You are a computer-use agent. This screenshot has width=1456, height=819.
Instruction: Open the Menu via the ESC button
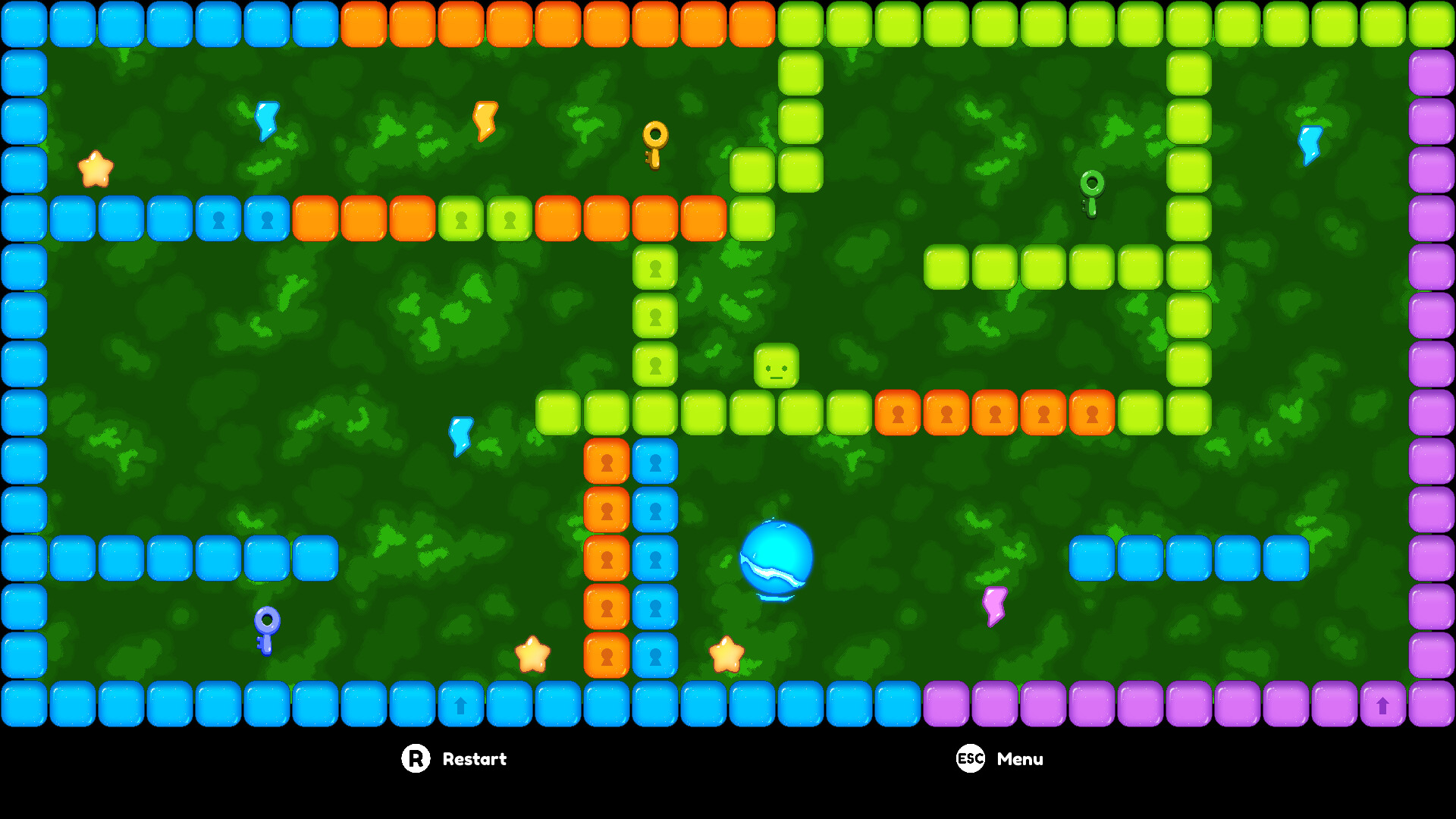pos(969,758)
